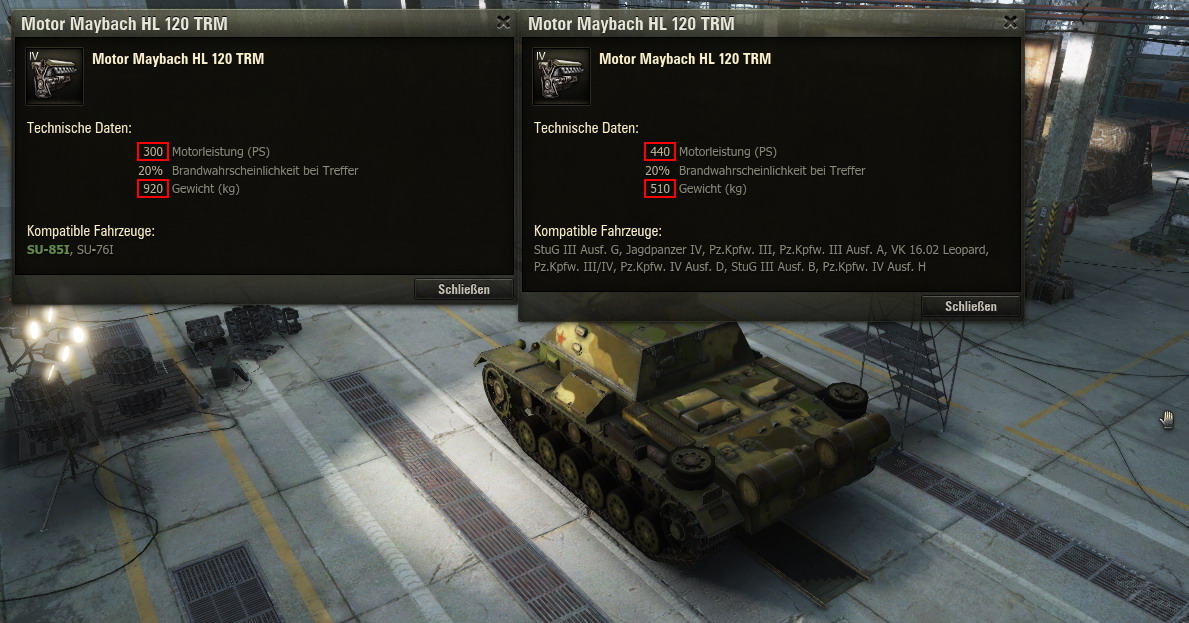Close the 300 PS engine window via X
Image resolution: width=1189 pixels, height=623 pixels.
(x=503, y=21)
